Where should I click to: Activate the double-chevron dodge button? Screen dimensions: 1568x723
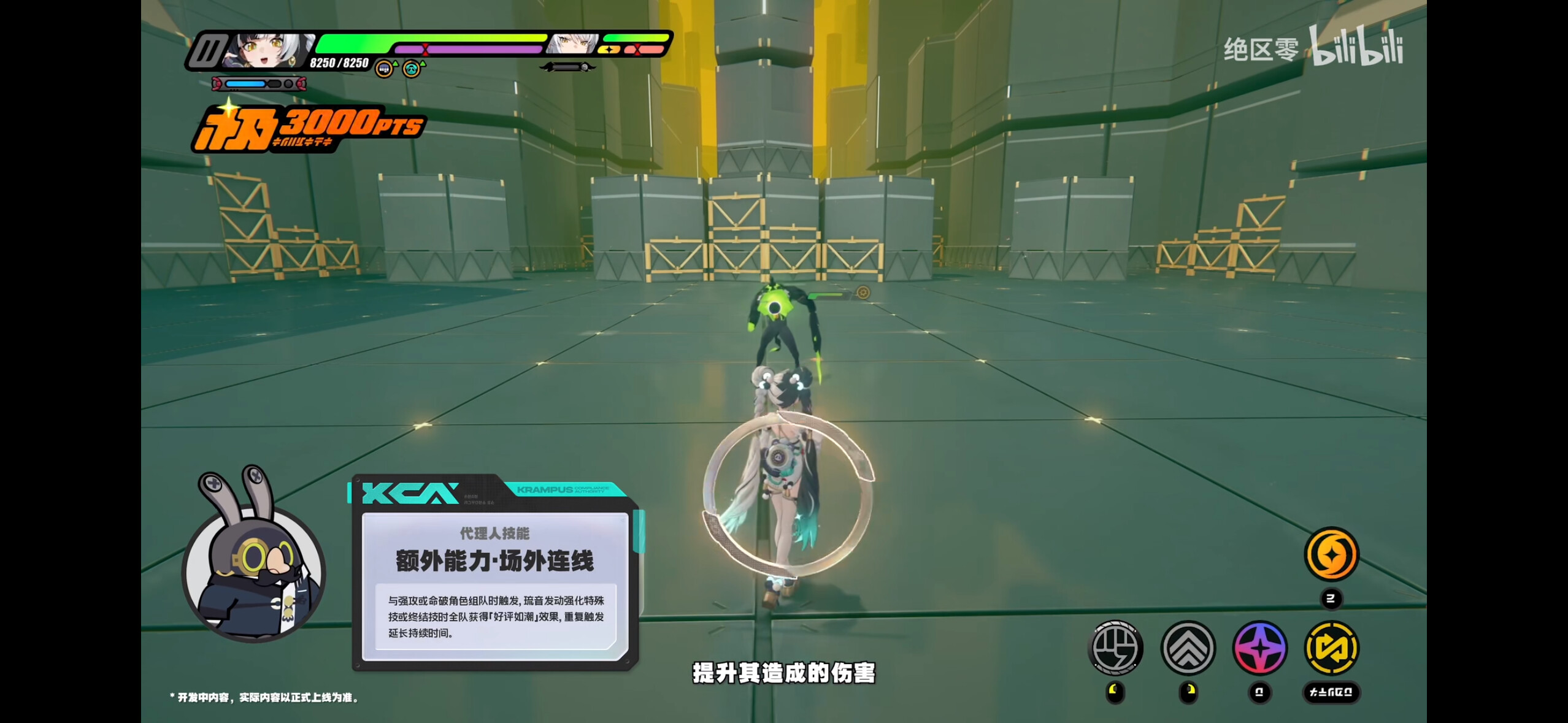[x=1188, y=648]
